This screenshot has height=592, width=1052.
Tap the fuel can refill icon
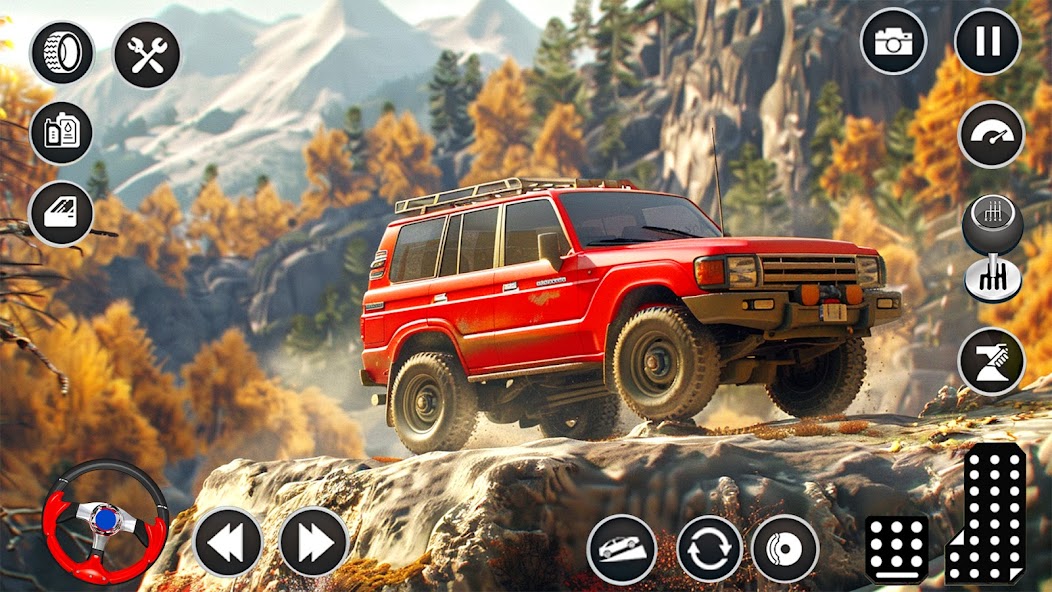[x=62, y=132]
